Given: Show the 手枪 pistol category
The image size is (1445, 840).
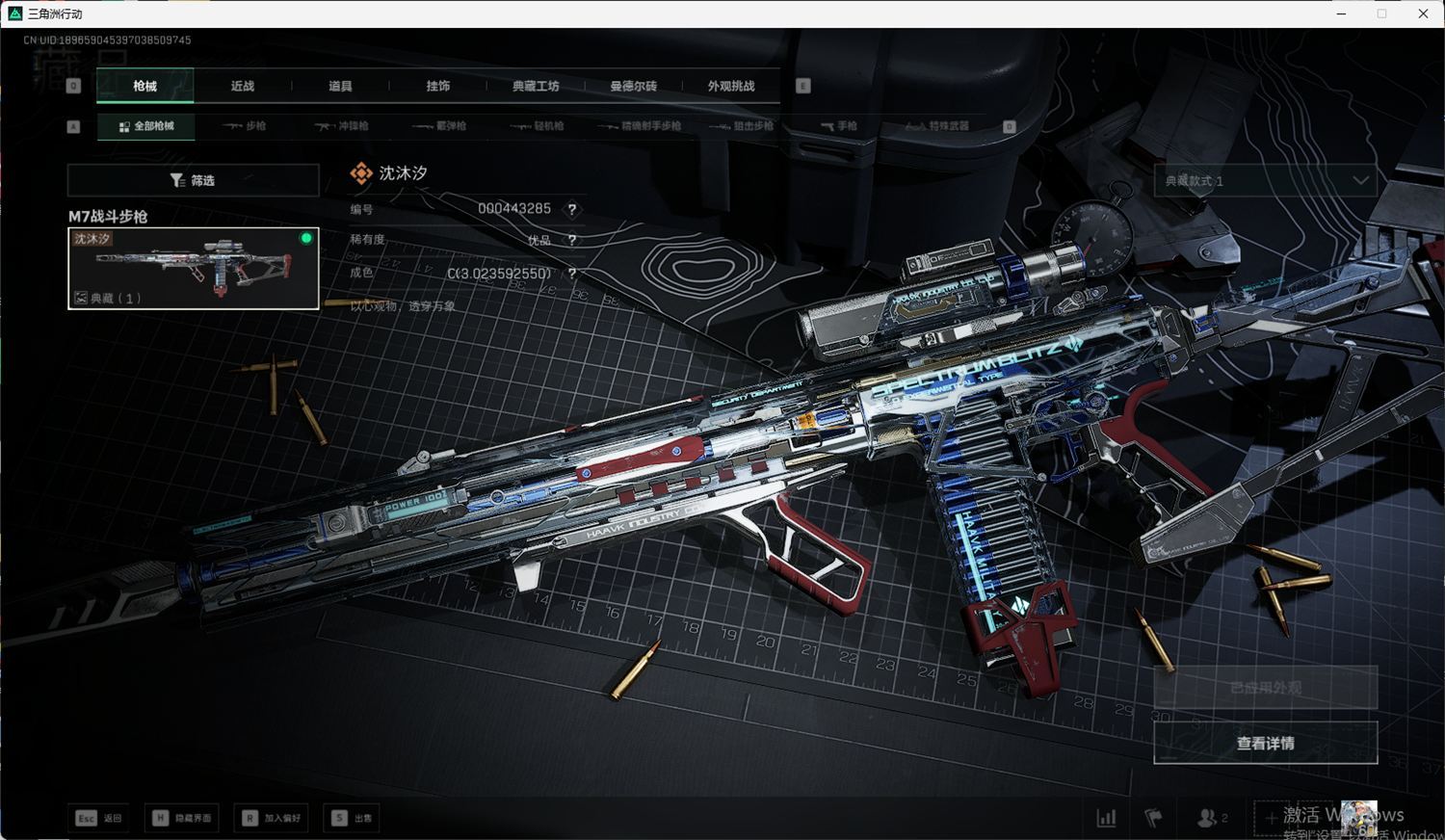Looking at the screenshot, I should 839,126.
